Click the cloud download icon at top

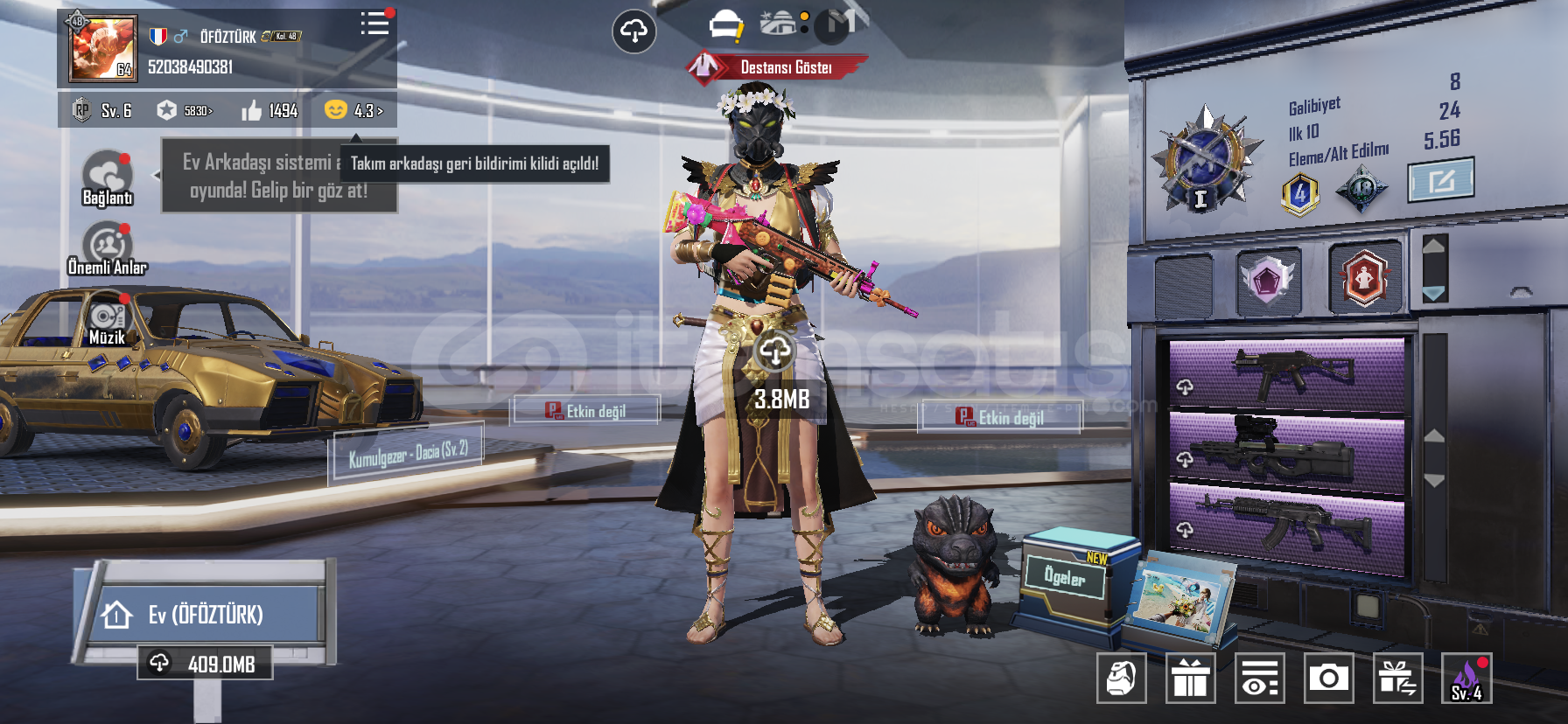click(633, 32)
